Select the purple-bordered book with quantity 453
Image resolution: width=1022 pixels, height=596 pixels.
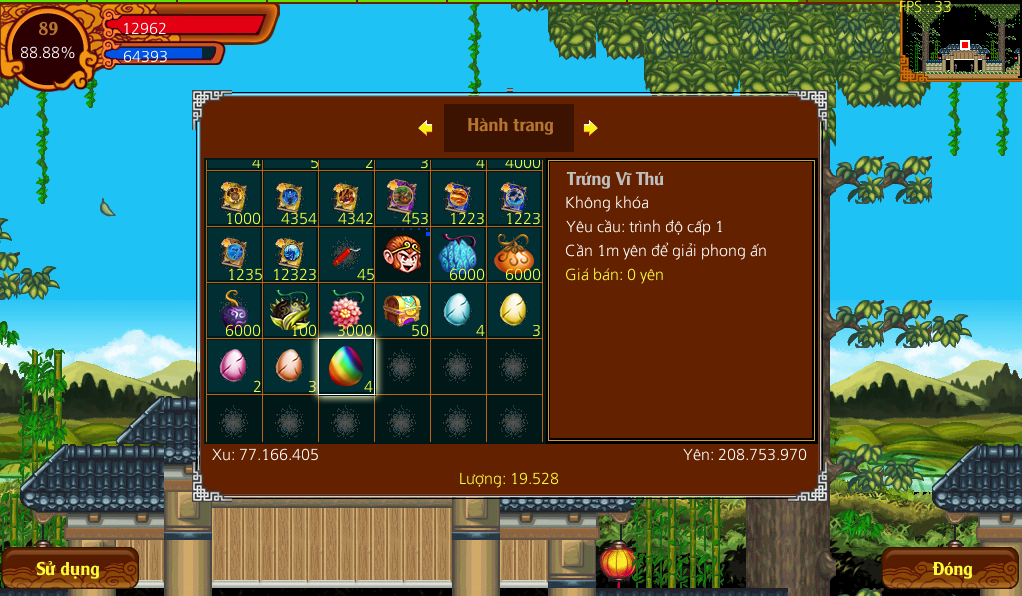pos(402,199)
